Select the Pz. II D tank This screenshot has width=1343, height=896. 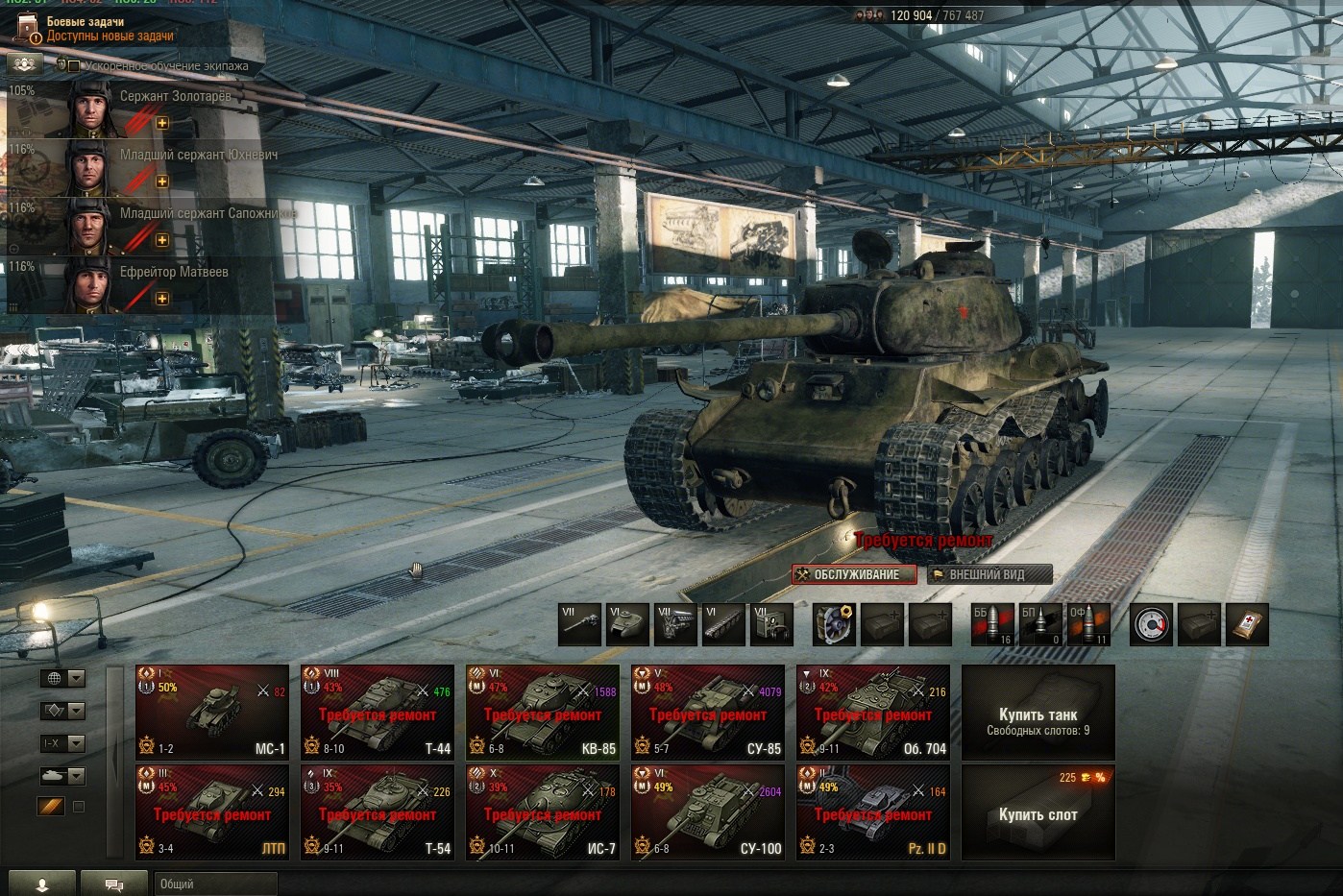coord(873,811)
